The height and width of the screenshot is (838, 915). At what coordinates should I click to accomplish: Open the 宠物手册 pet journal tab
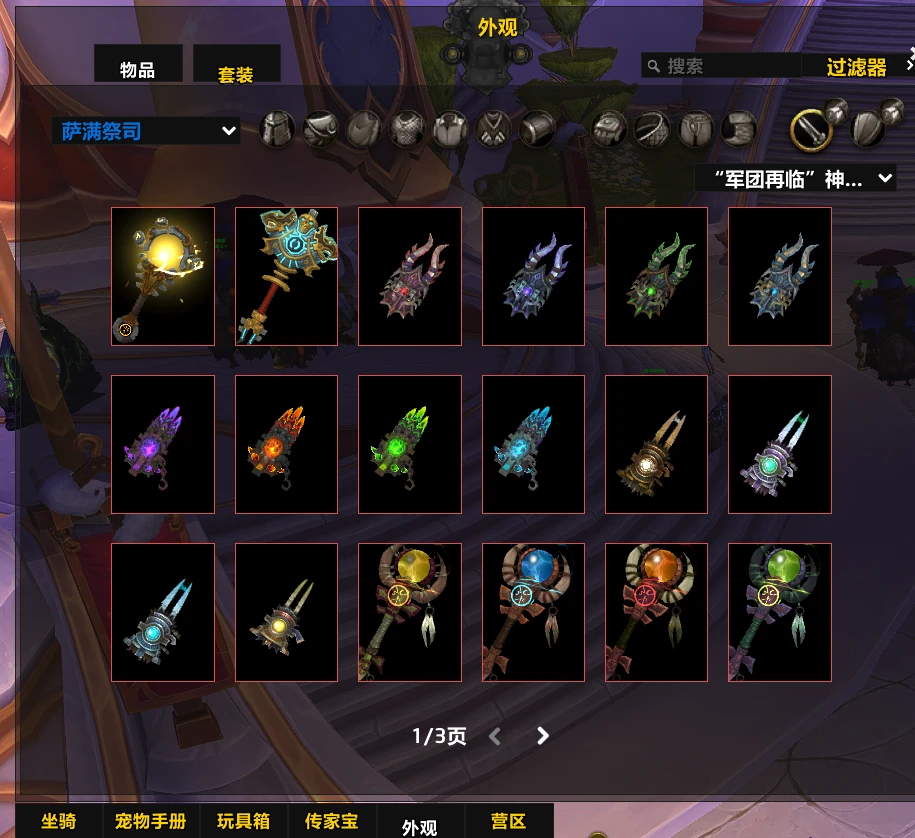click(151, 821)
